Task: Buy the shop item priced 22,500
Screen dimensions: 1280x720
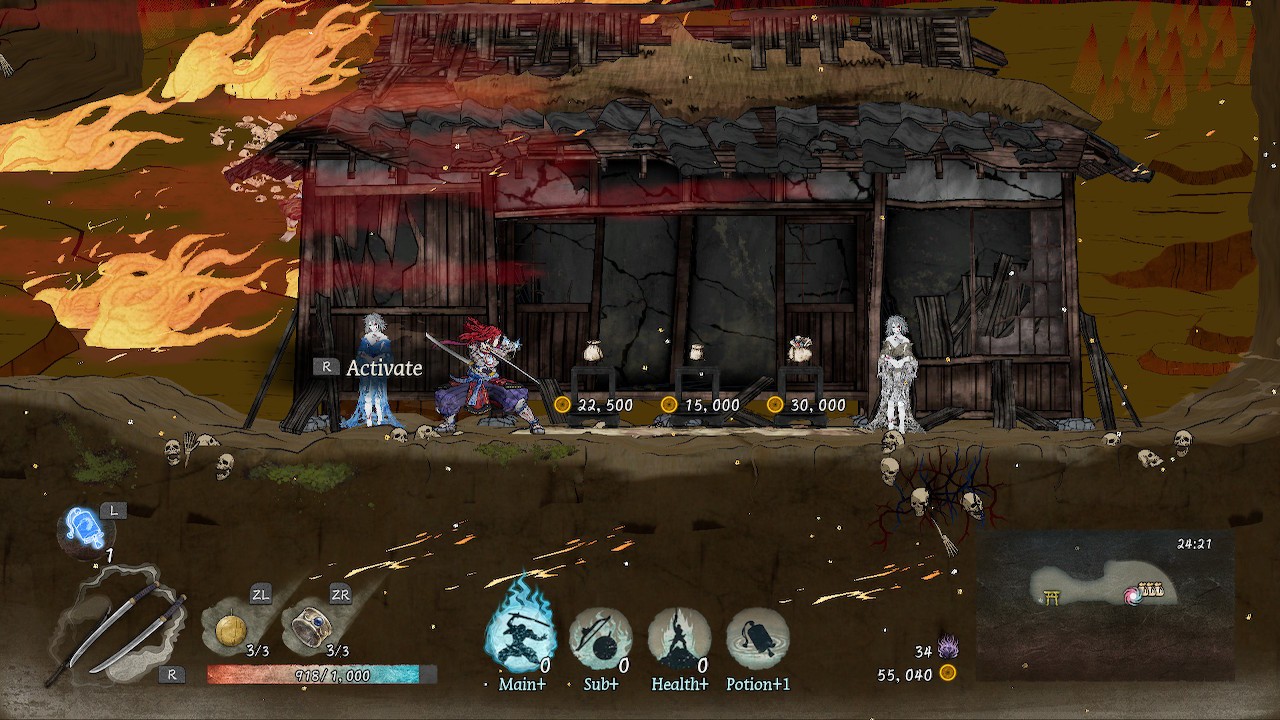Action: coord(594,350)
